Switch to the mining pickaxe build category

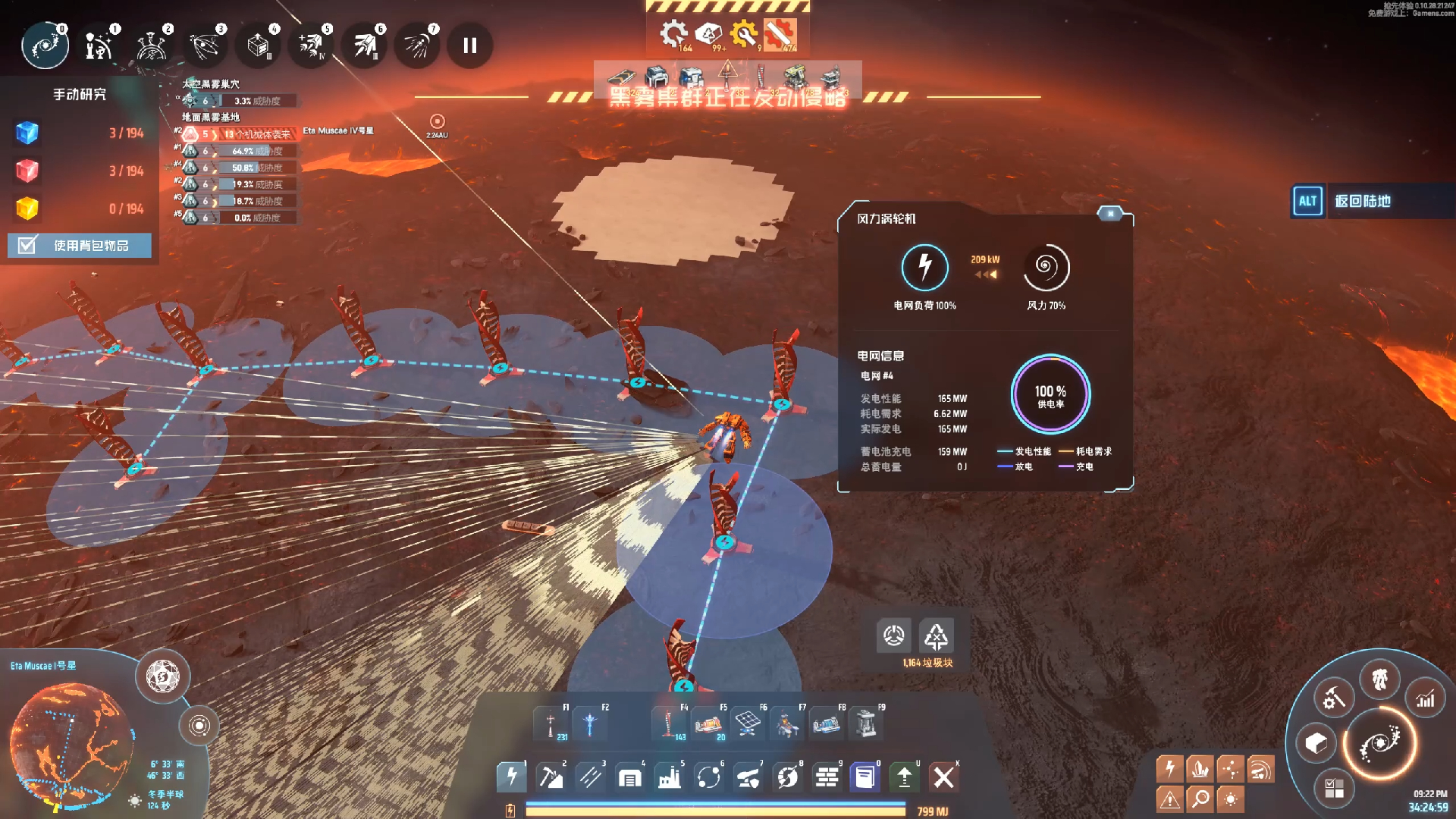coord(551,777)
